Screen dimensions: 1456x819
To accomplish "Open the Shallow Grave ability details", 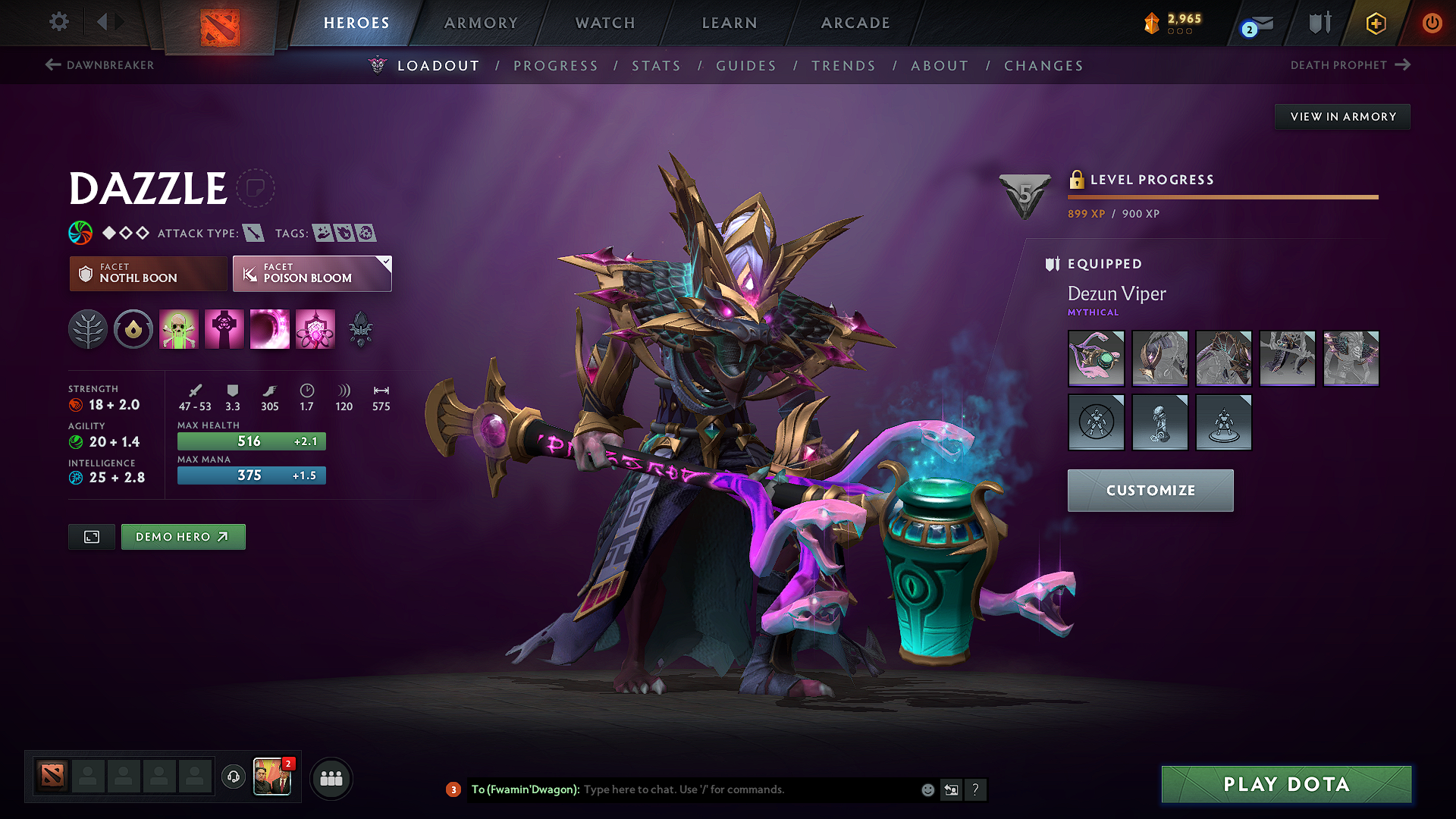I will click(x=224, y=329).
